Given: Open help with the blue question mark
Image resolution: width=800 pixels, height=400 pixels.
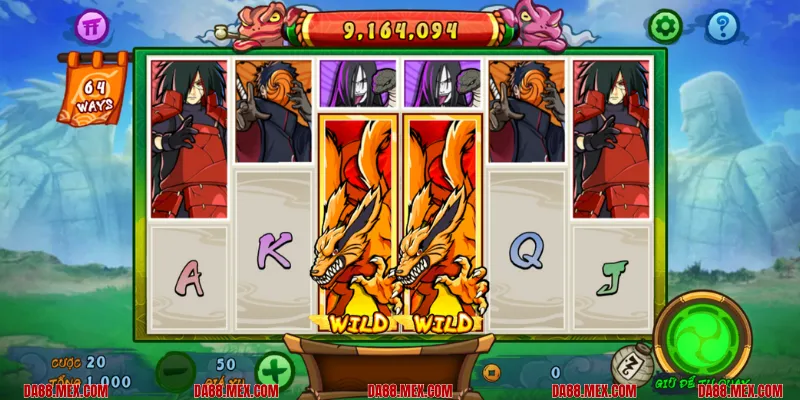Looking at the screenshot, I should tap(722, 26).
